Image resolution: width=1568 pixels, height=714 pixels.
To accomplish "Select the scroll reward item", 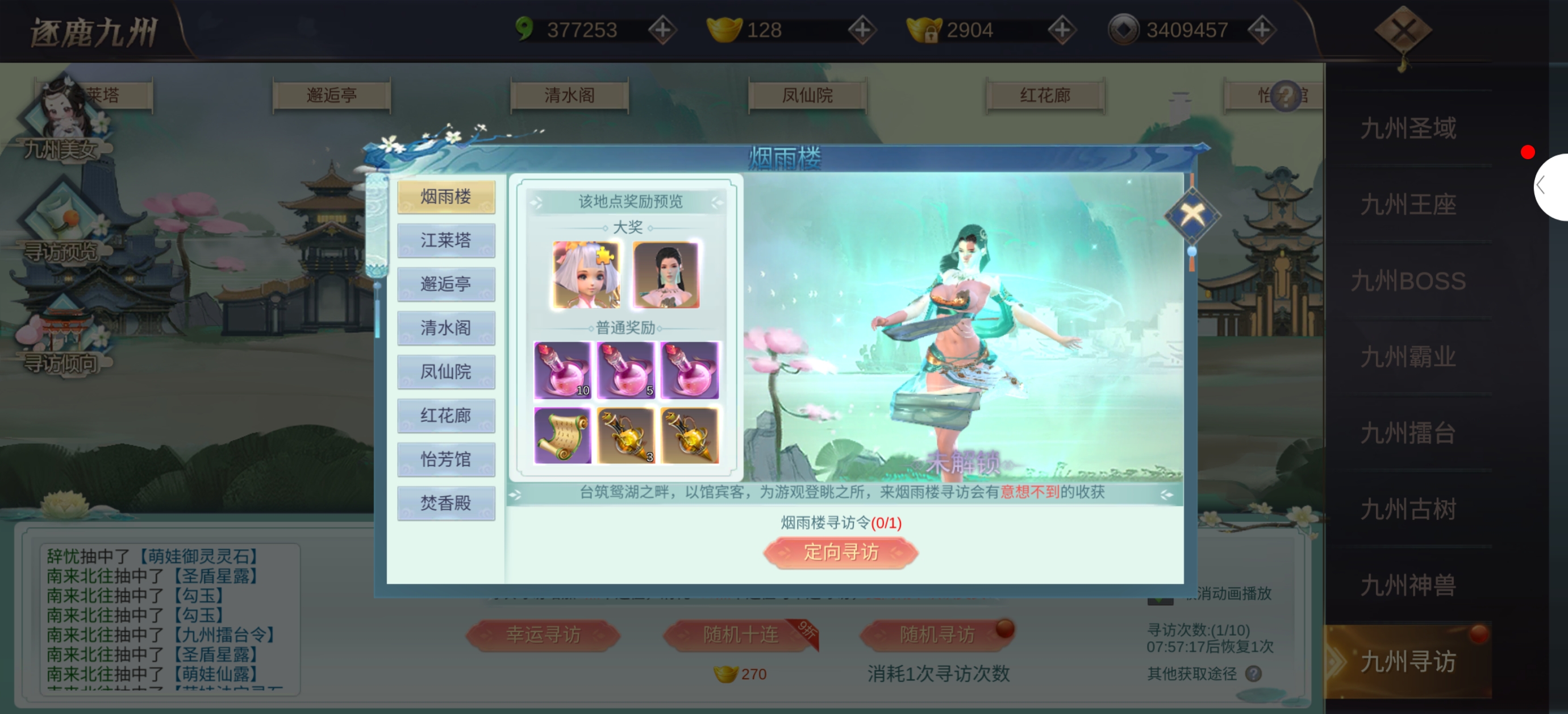I will pyautogui.click(x=562, y=435).
